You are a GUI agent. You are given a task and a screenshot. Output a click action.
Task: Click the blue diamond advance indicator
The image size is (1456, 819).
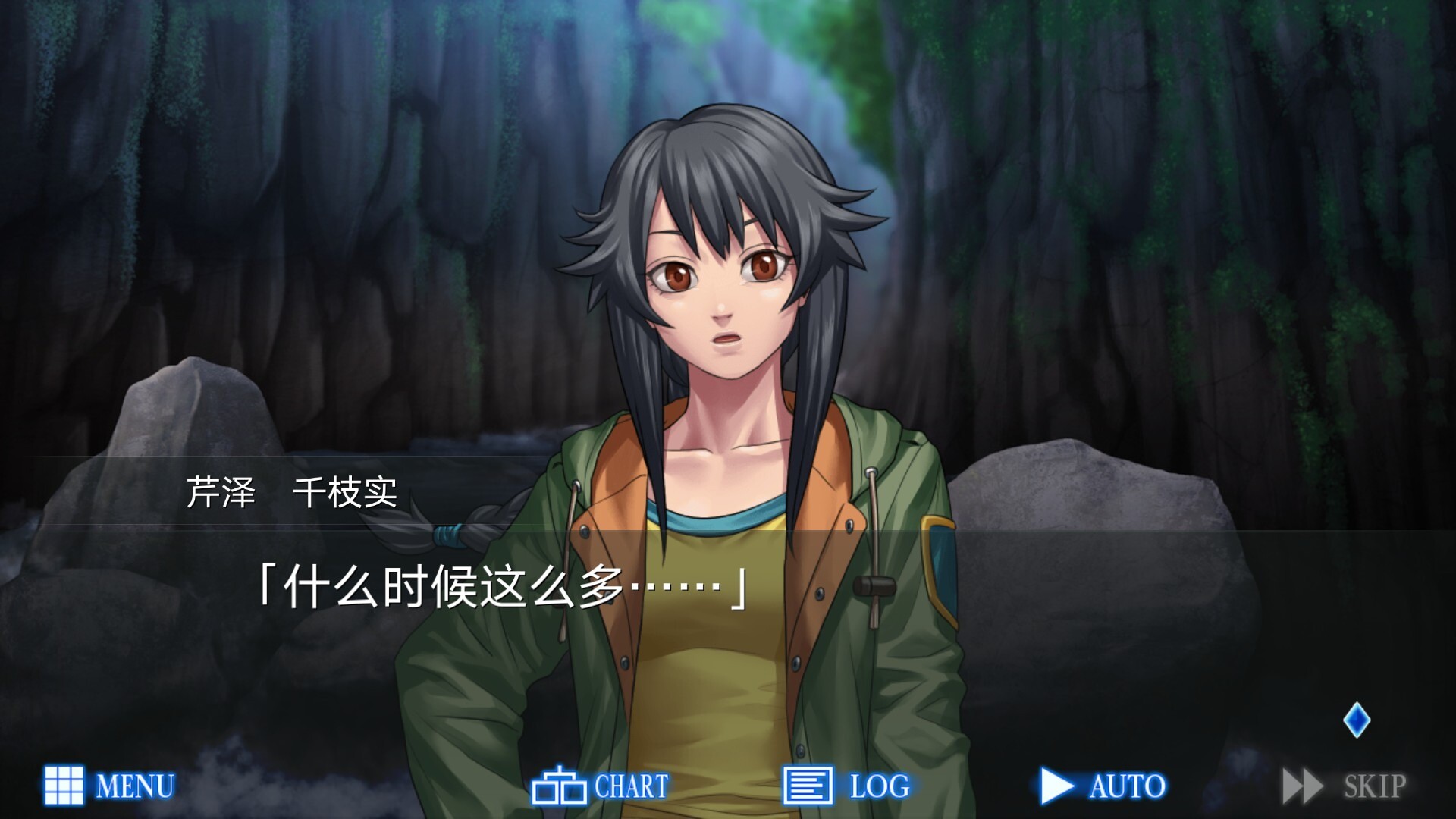click(1356, 720)
